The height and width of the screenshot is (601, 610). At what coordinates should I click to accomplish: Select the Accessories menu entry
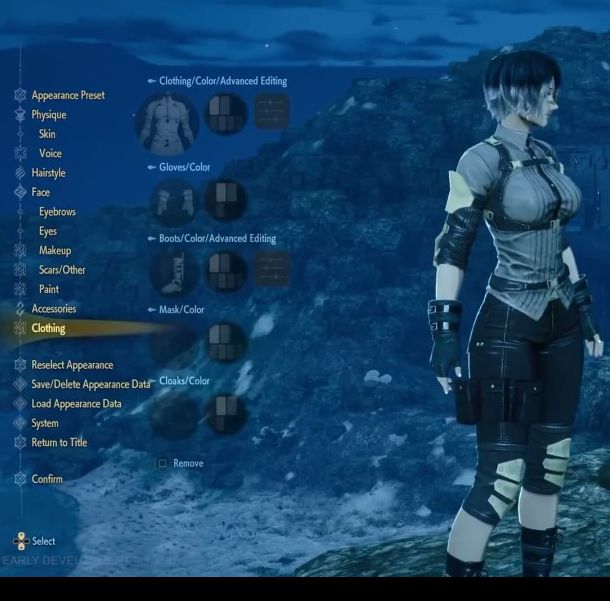(53, 309)
